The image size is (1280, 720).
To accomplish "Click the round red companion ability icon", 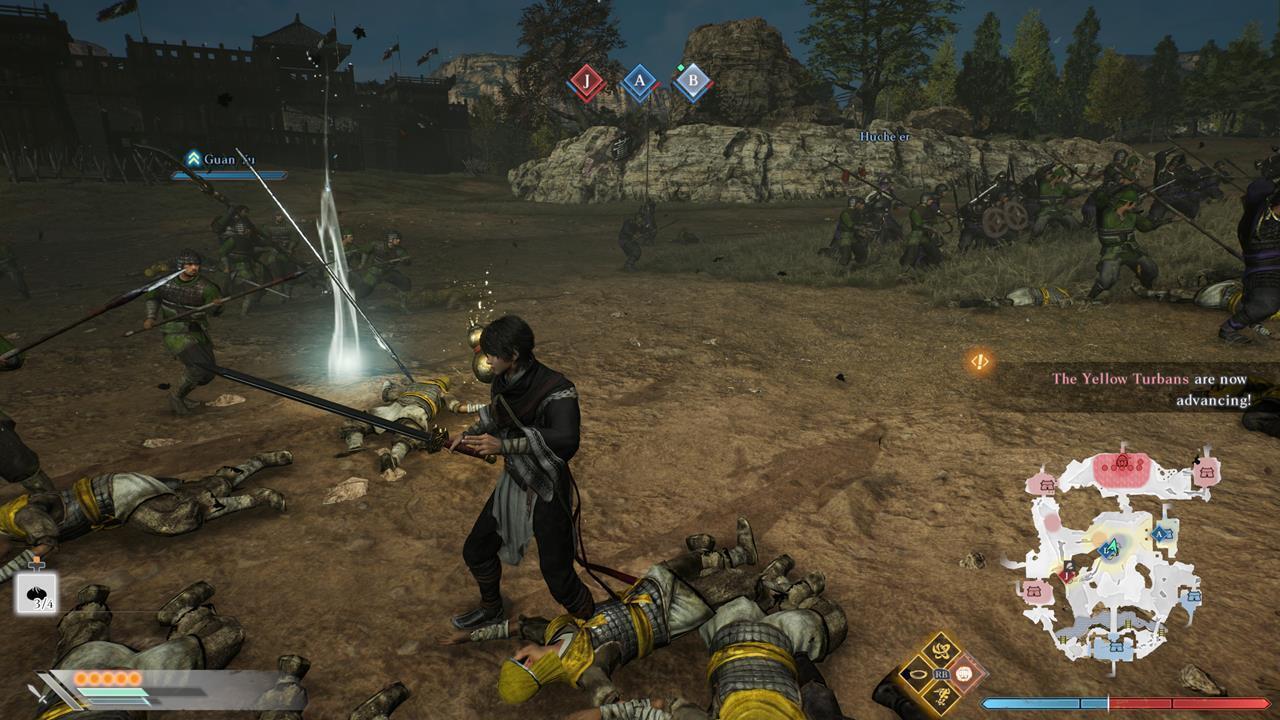I will point(964,674).
